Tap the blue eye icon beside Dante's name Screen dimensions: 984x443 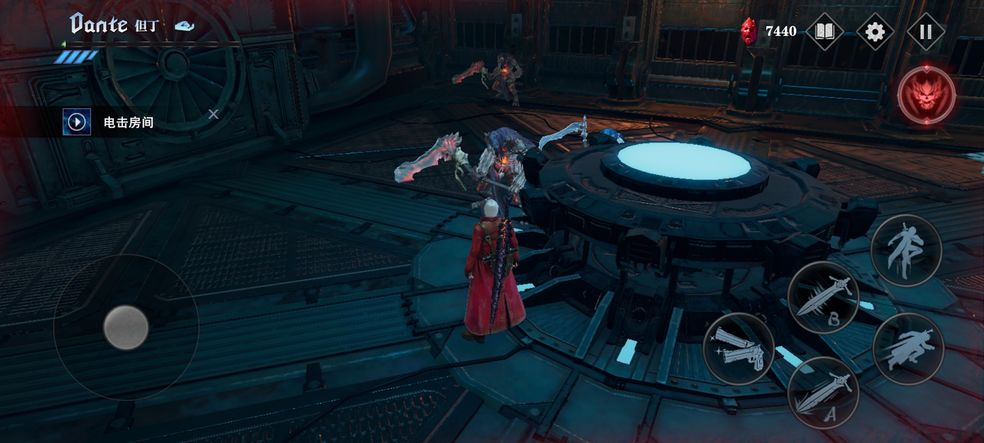point(183,27)
